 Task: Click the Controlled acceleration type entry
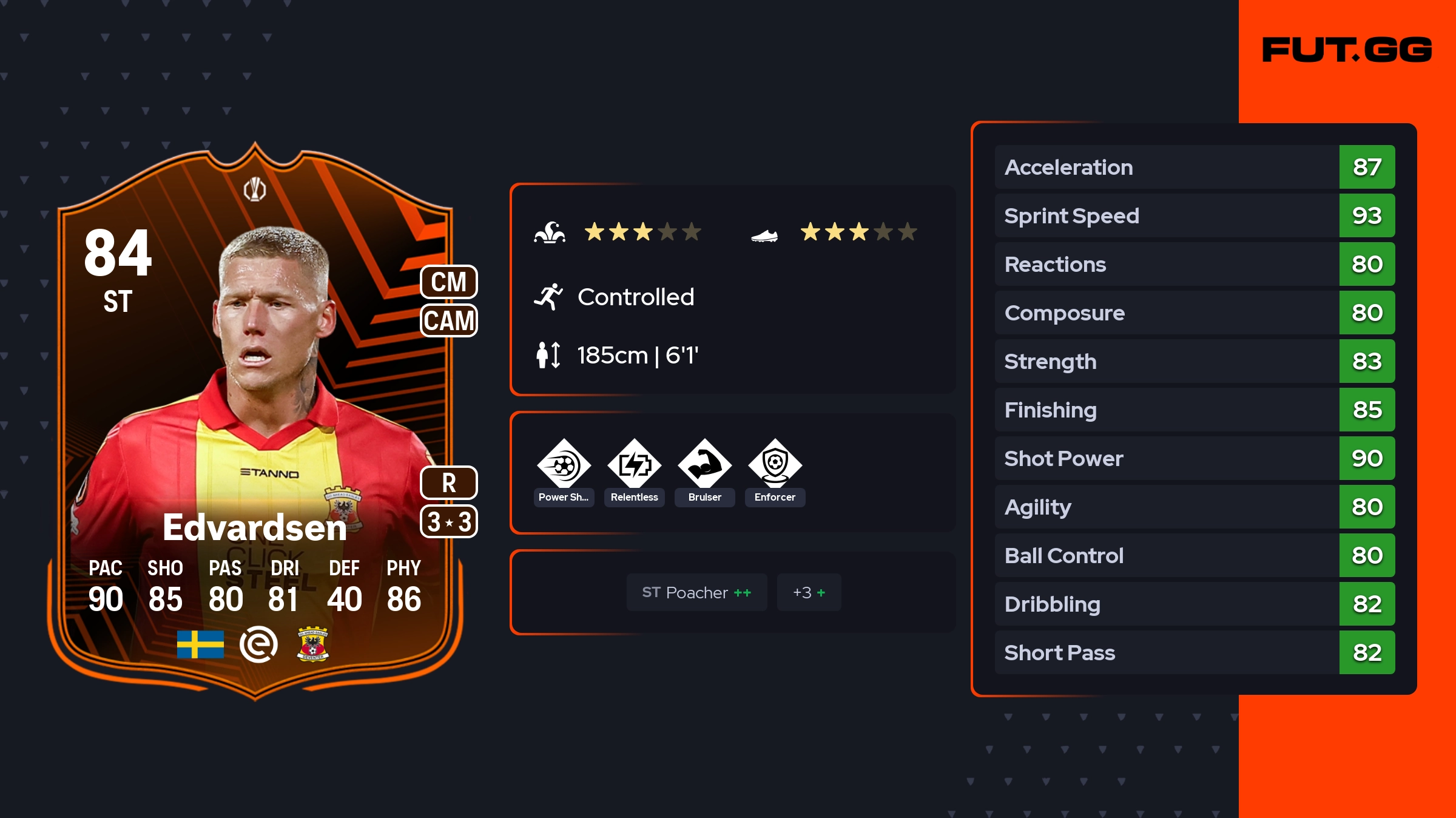coord(635,297)
